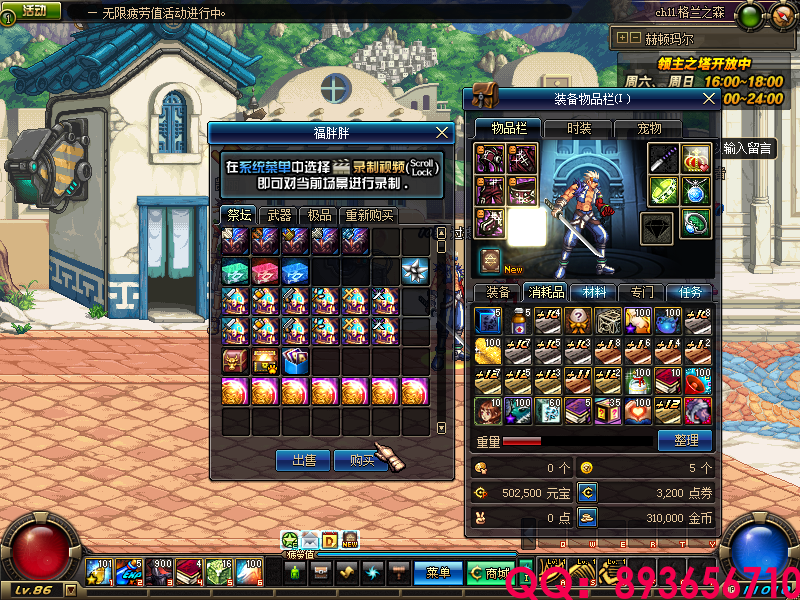800x600 pixels.
Task: Select the 重新购买 buyback tab
Action: click(369, 215)
